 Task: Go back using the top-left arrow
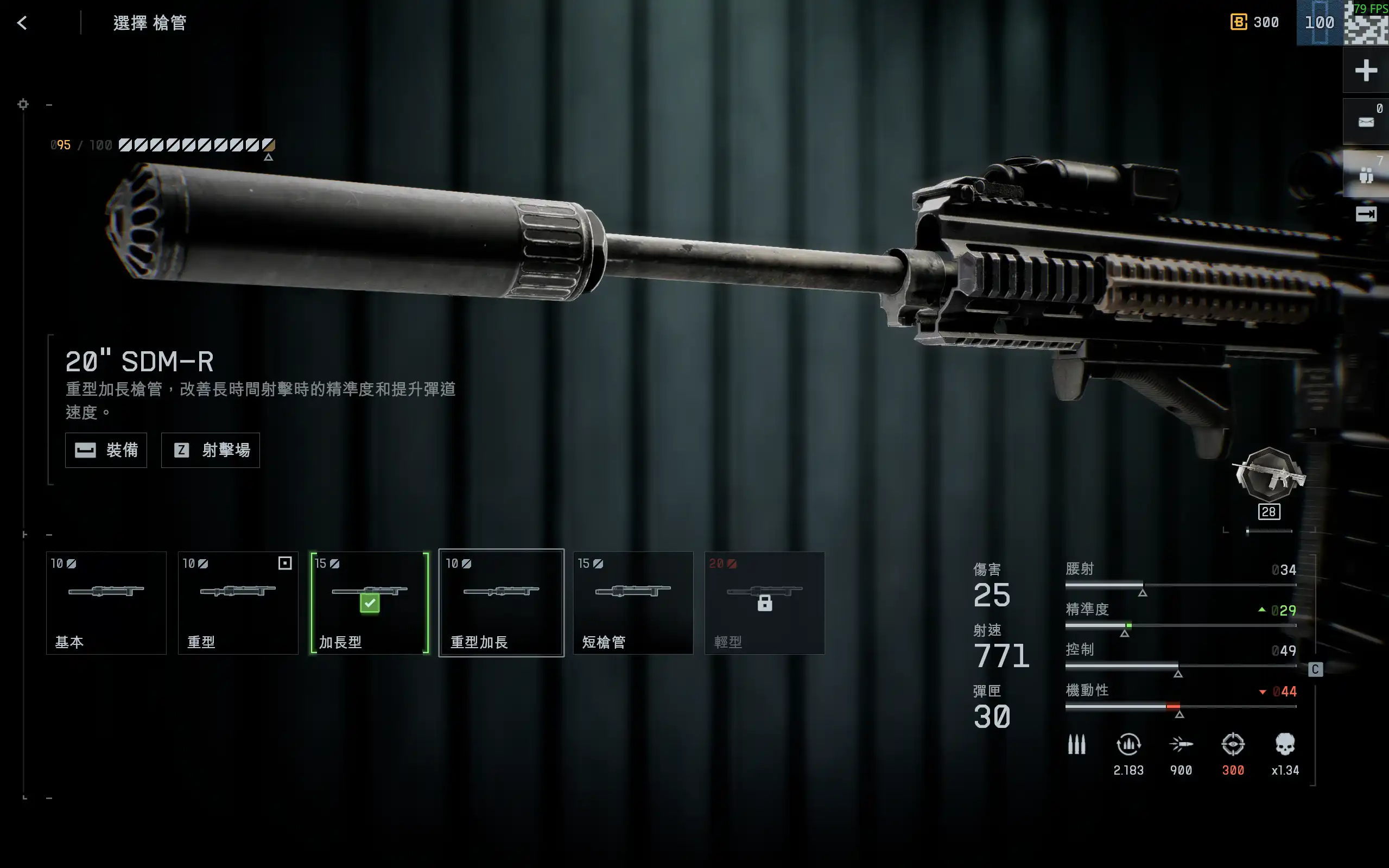click(22, 23)
